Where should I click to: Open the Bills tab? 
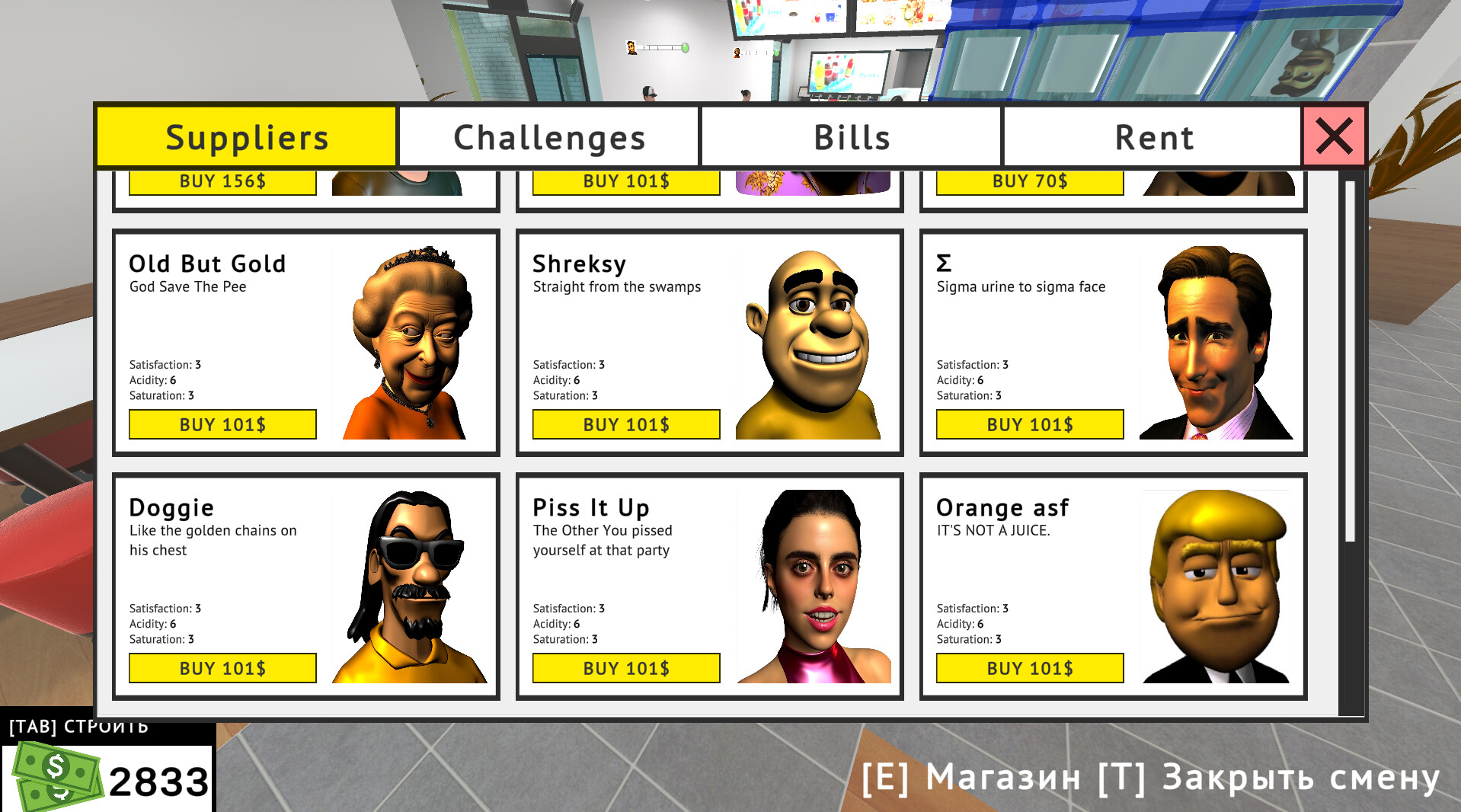pos(851,137)
